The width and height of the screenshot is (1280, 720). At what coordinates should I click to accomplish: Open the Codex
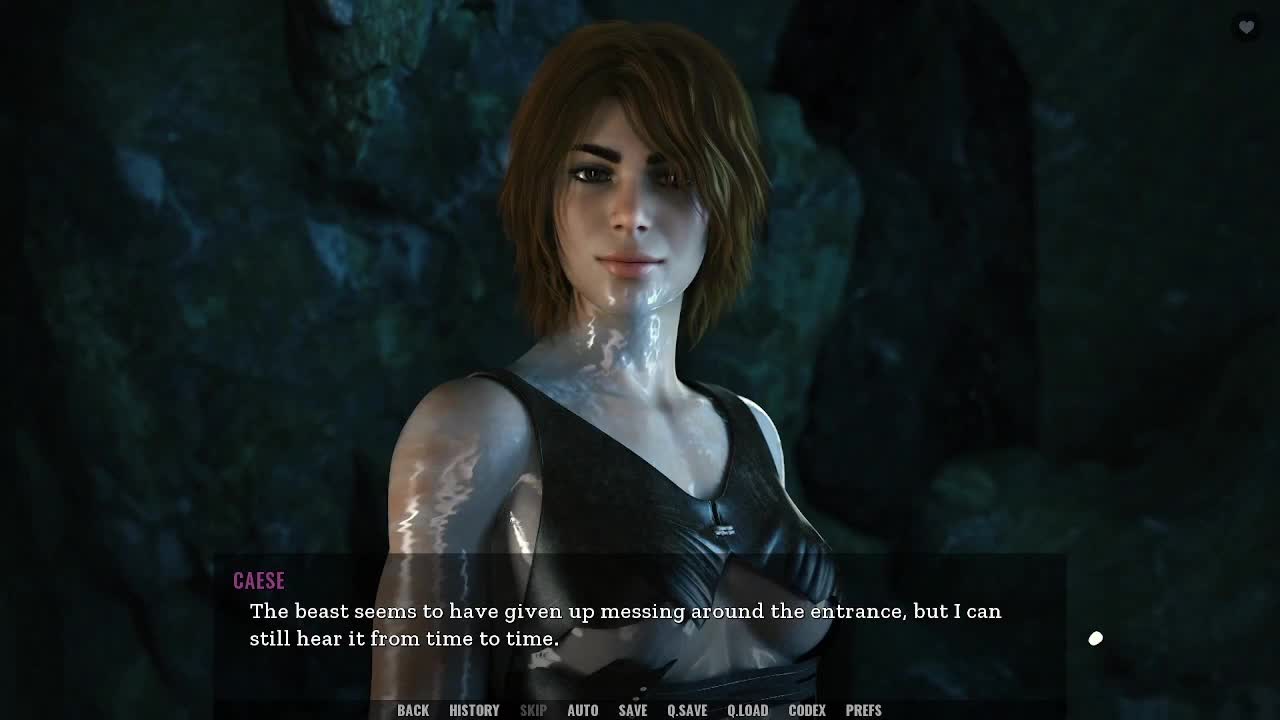pos(807,710)
